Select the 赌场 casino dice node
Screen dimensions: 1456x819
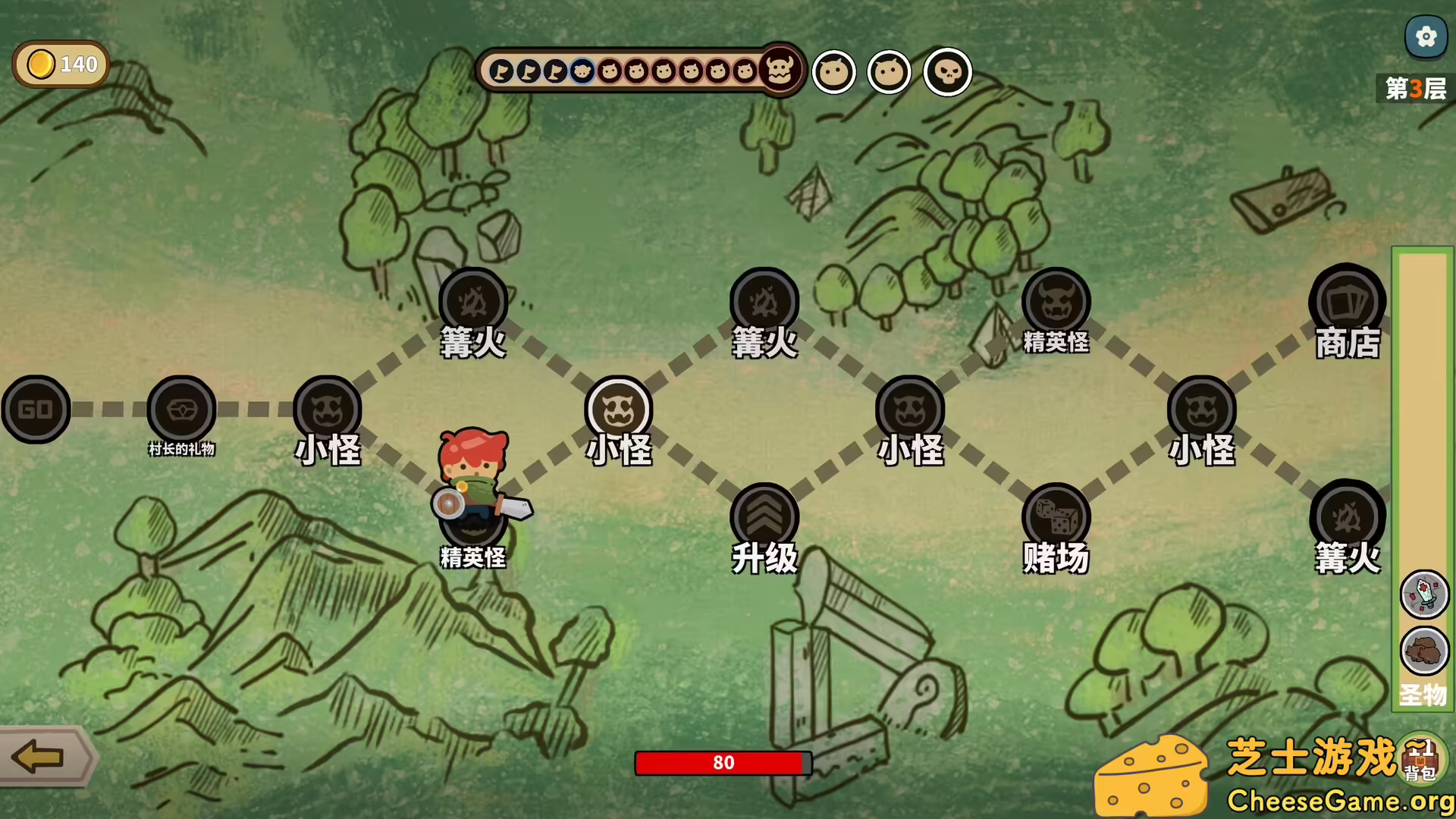tap(1056, 517)
